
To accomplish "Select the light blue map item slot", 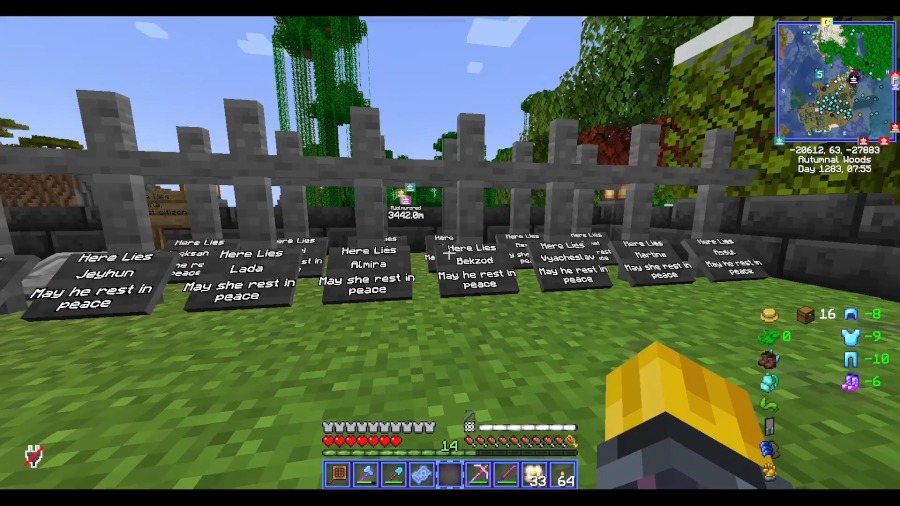I will (422, 474).
